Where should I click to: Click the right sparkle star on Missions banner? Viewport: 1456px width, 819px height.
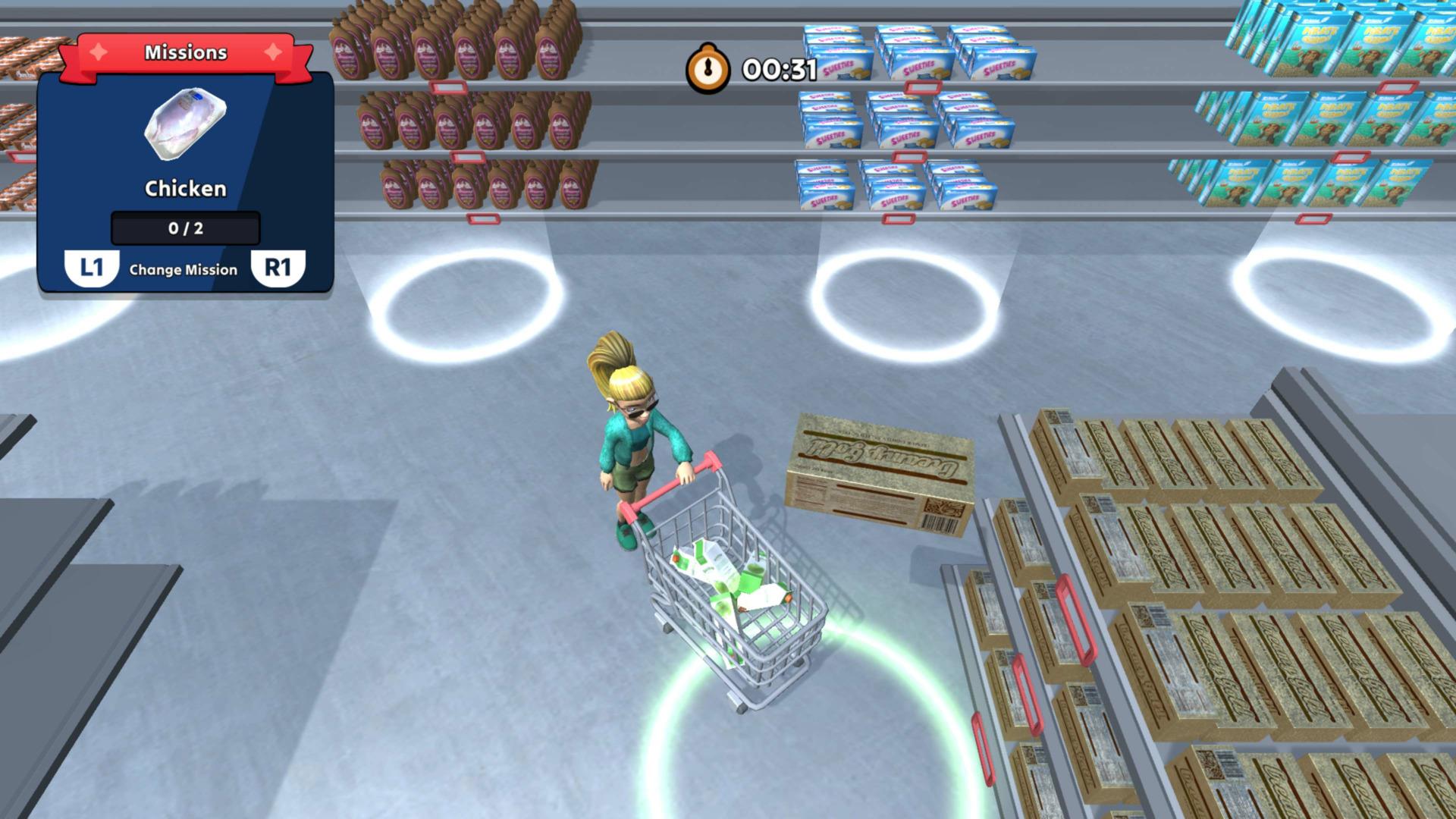[275, 52]
